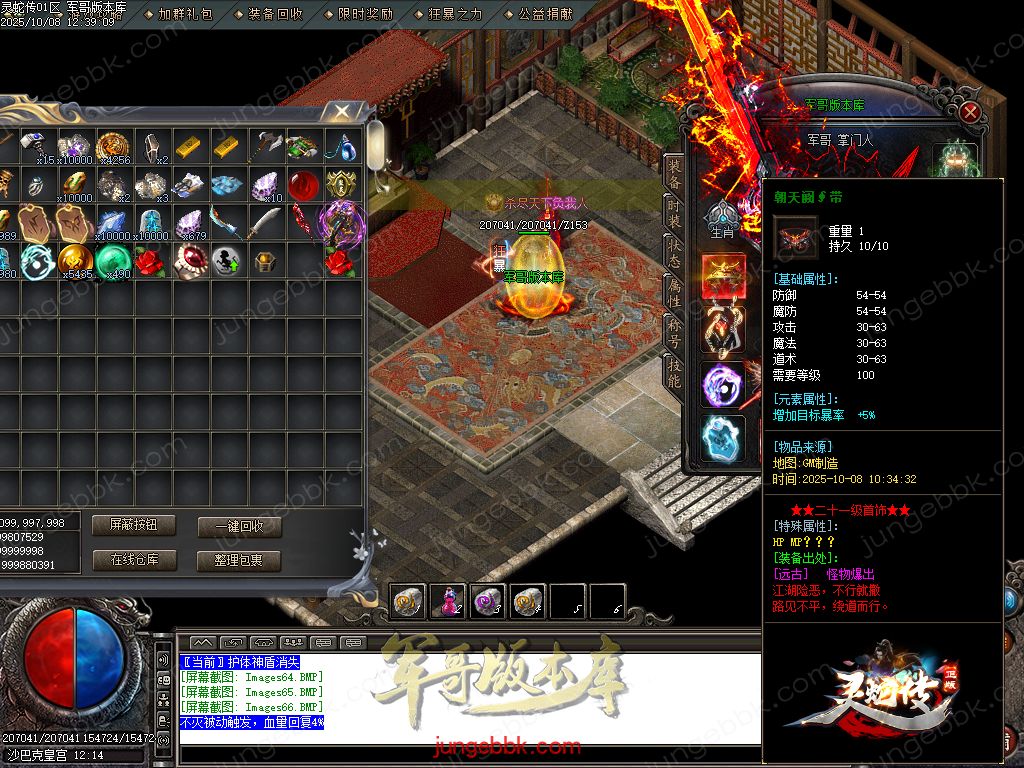This screenshot has height=768, width=1024.
Task: Close the inventory bag window
Action: click(x=343, y=110)
